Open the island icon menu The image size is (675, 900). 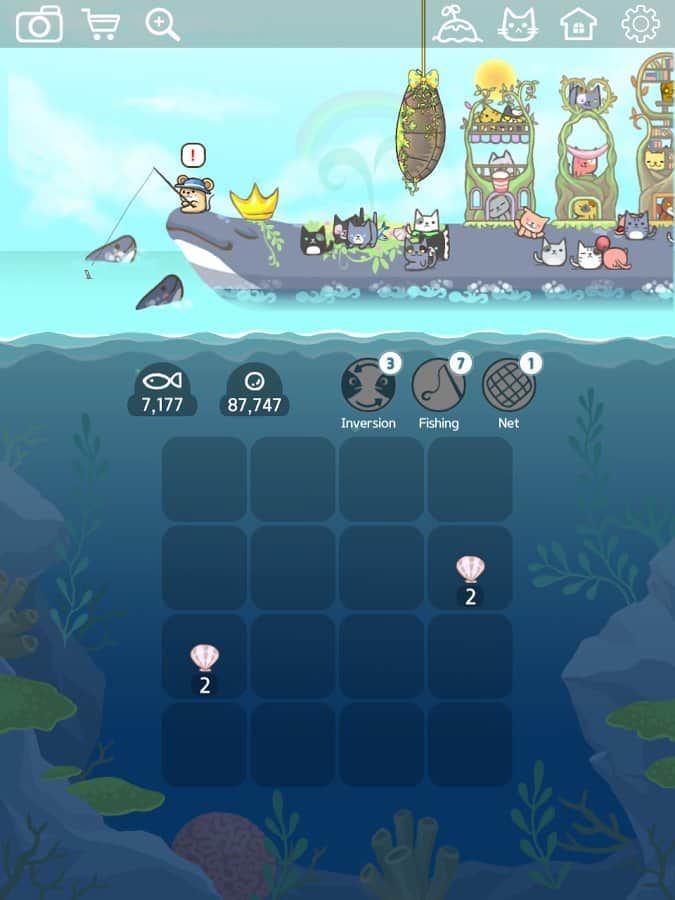click(x=457, y=24)
